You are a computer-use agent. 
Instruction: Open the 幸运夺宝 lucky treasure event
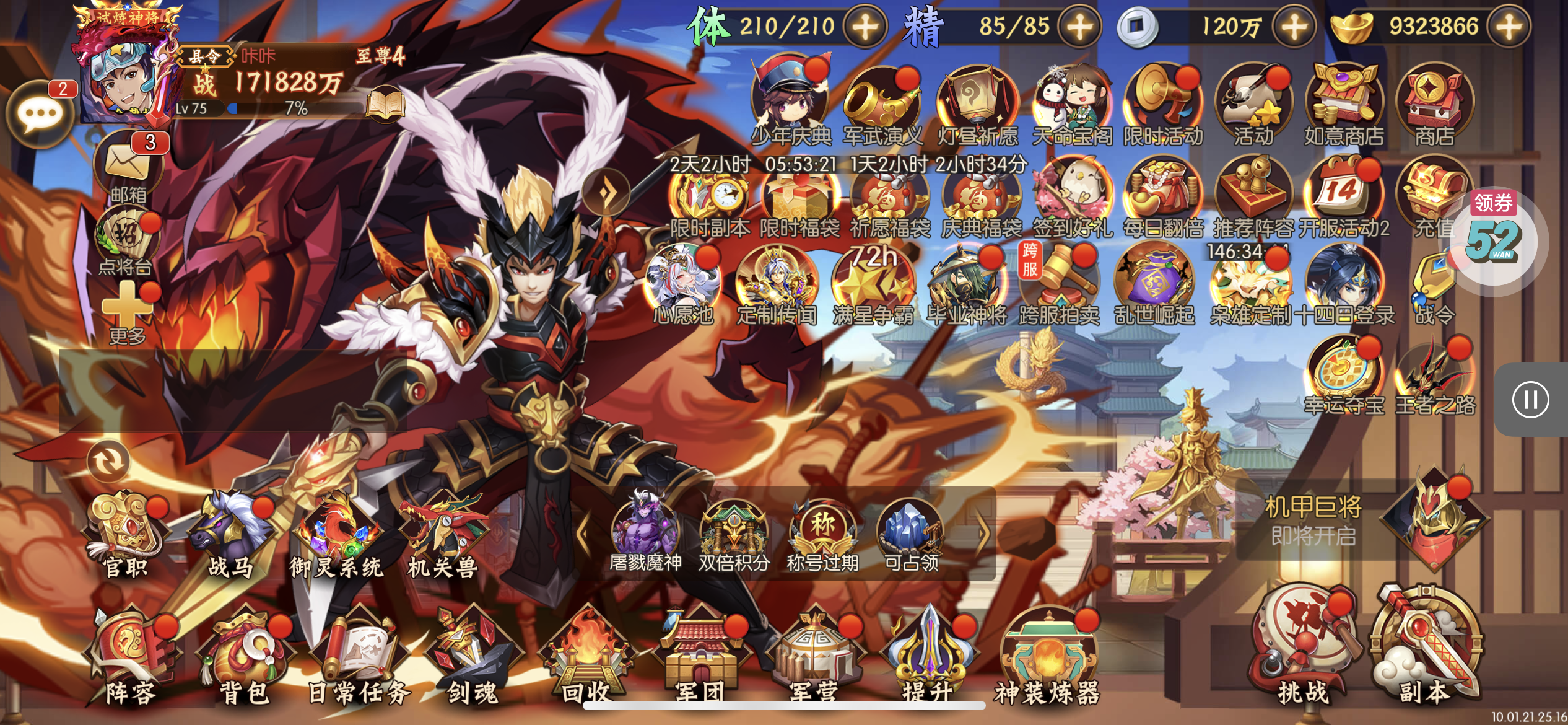(x=1344, y=376)
